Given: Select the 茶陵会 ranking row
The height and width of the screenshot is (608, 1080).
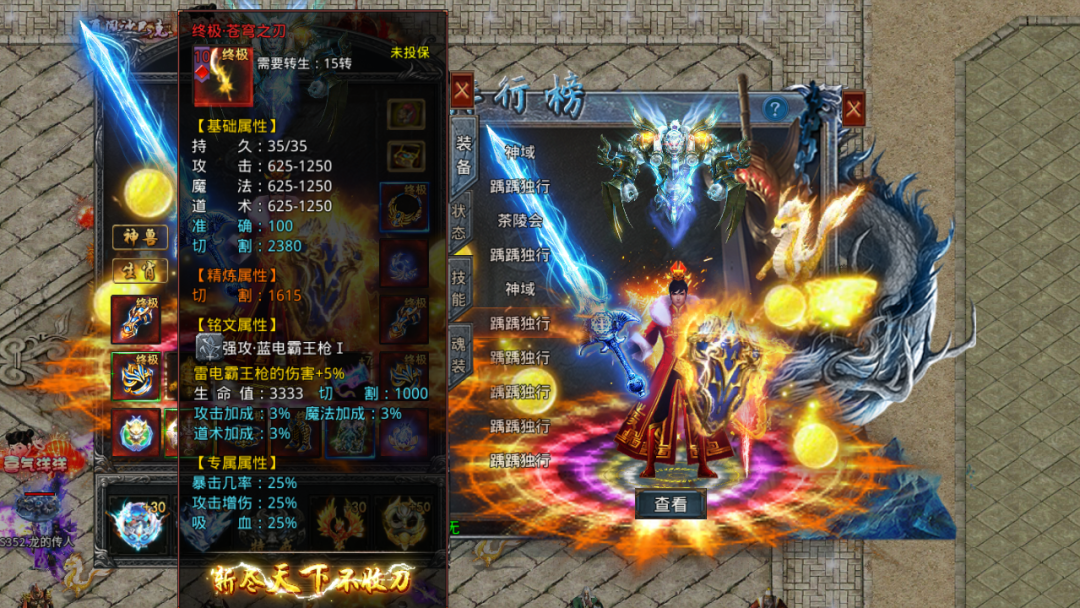Looking at the screenshot, I should click(519, 220).
